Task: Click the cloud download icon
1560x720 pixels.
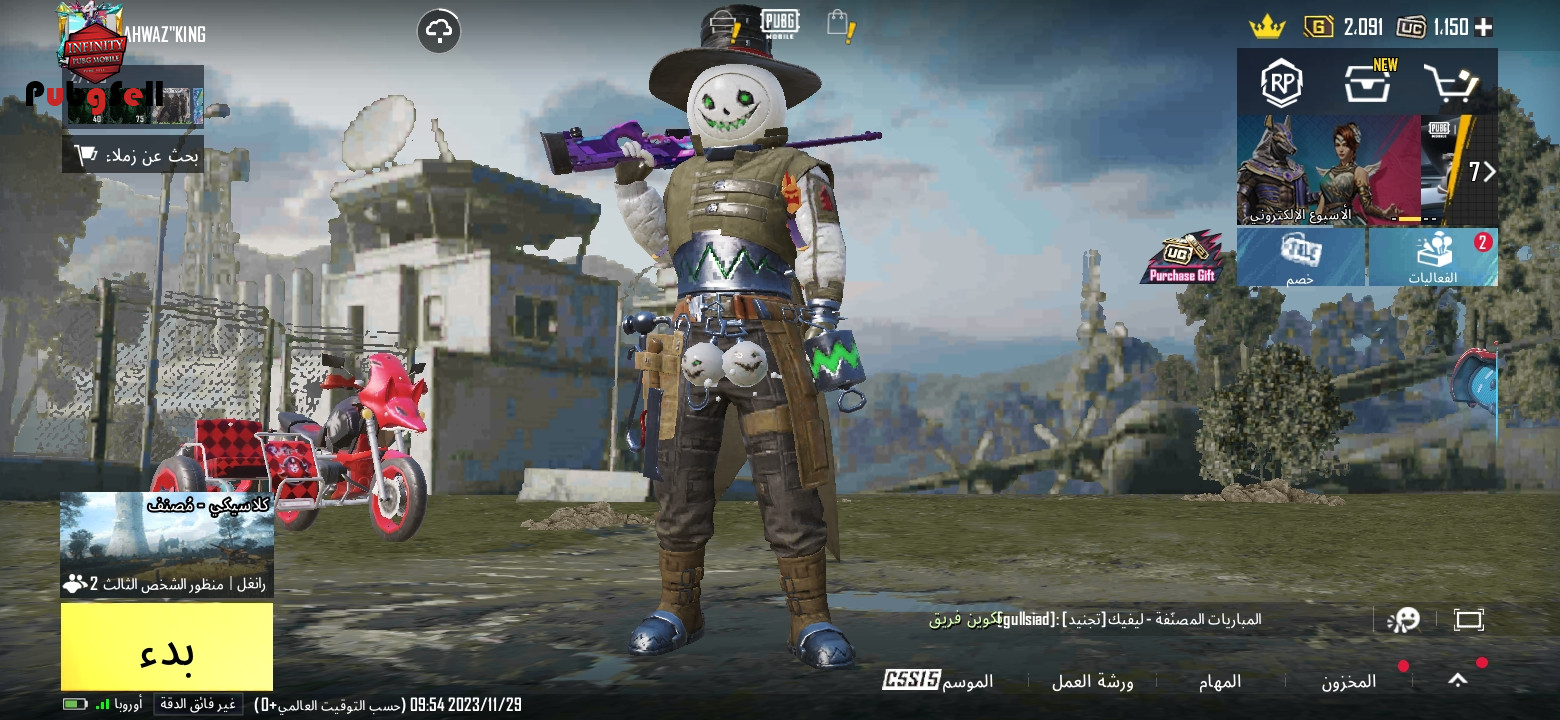Action: click(439, 31)
